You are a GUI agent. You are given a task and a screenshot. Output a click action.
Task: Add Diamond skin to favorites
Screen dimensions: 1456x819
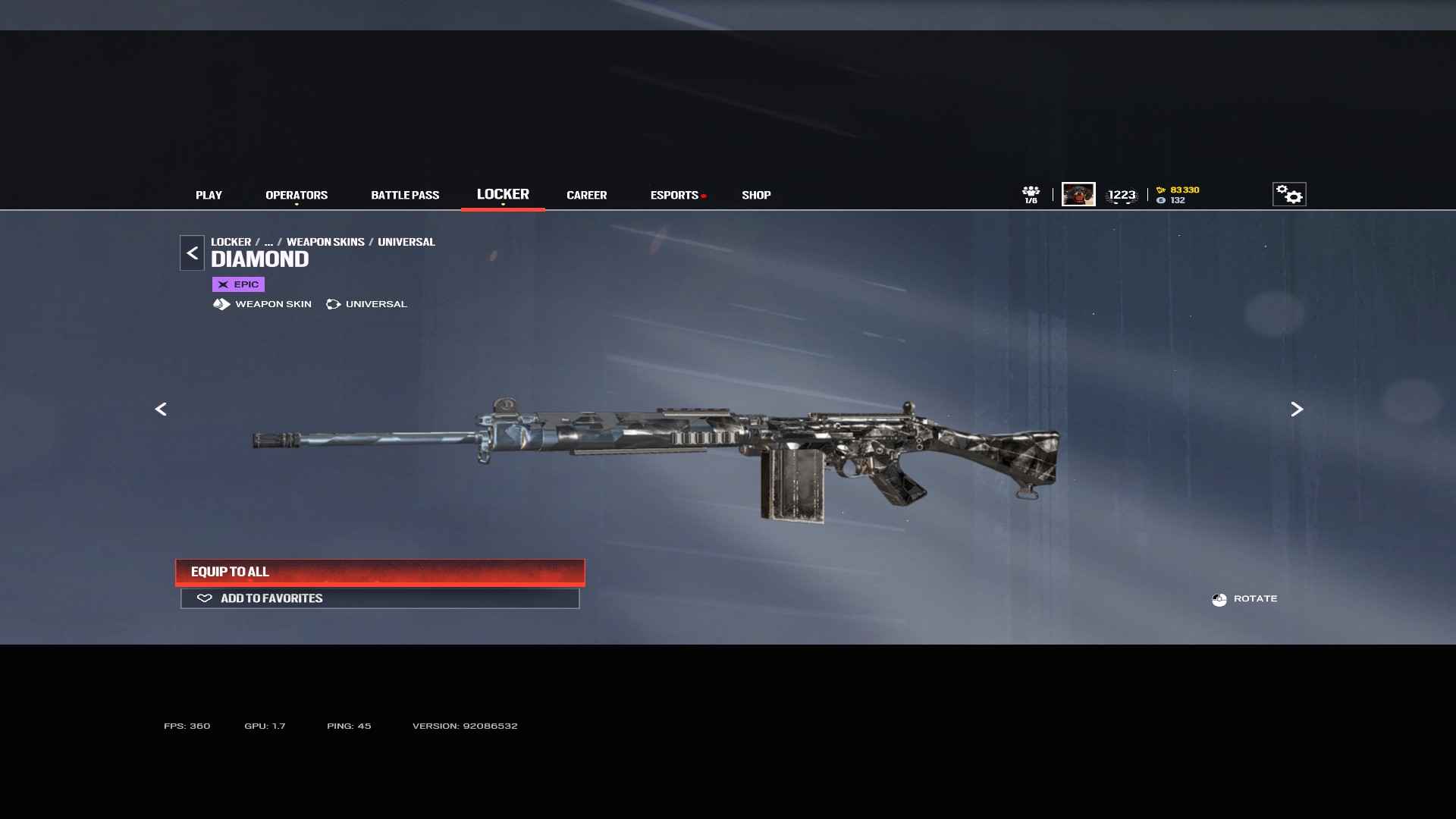[x=380, y=598]
